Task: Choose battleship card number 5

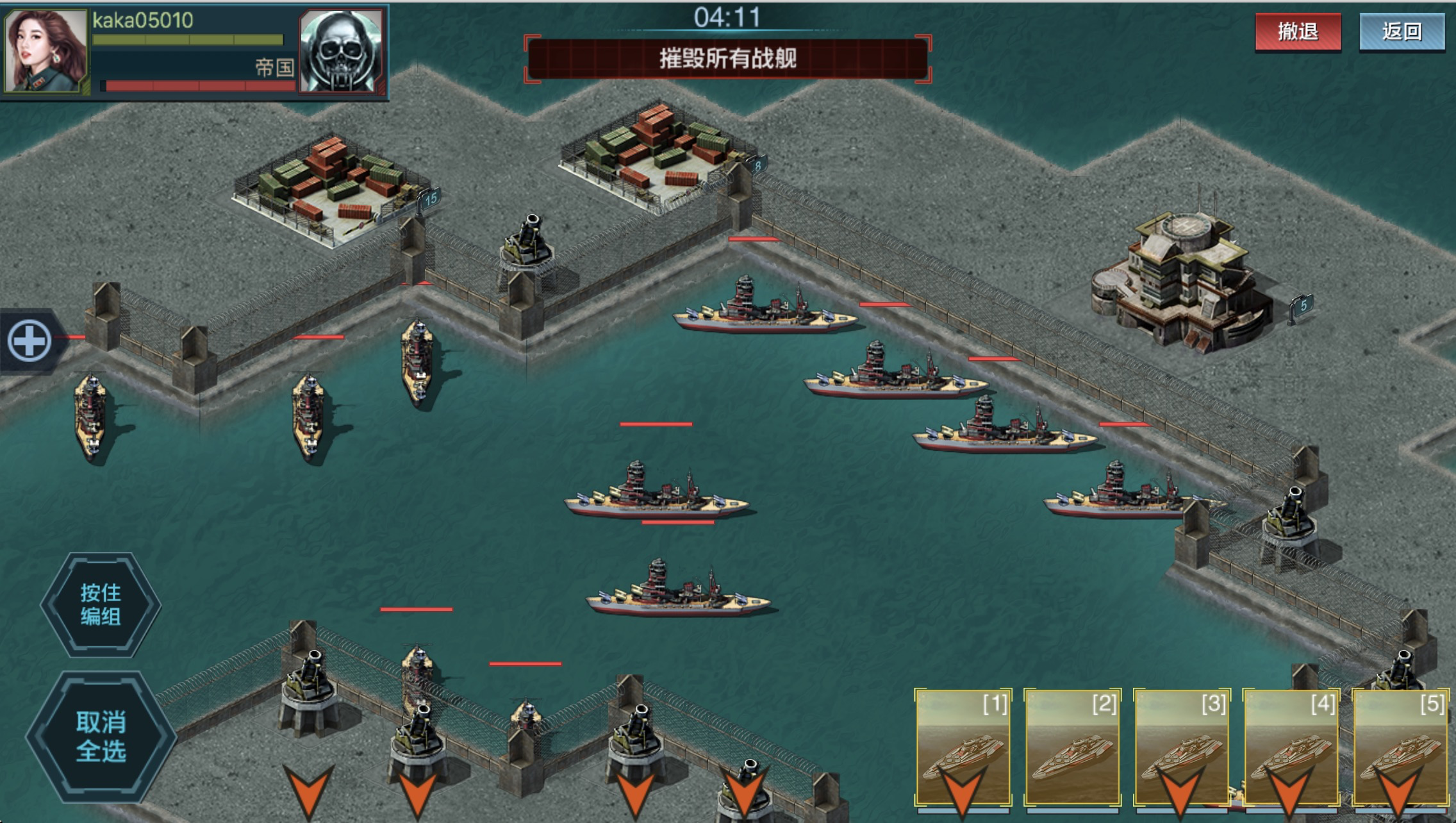Action: click(1400, 747)
